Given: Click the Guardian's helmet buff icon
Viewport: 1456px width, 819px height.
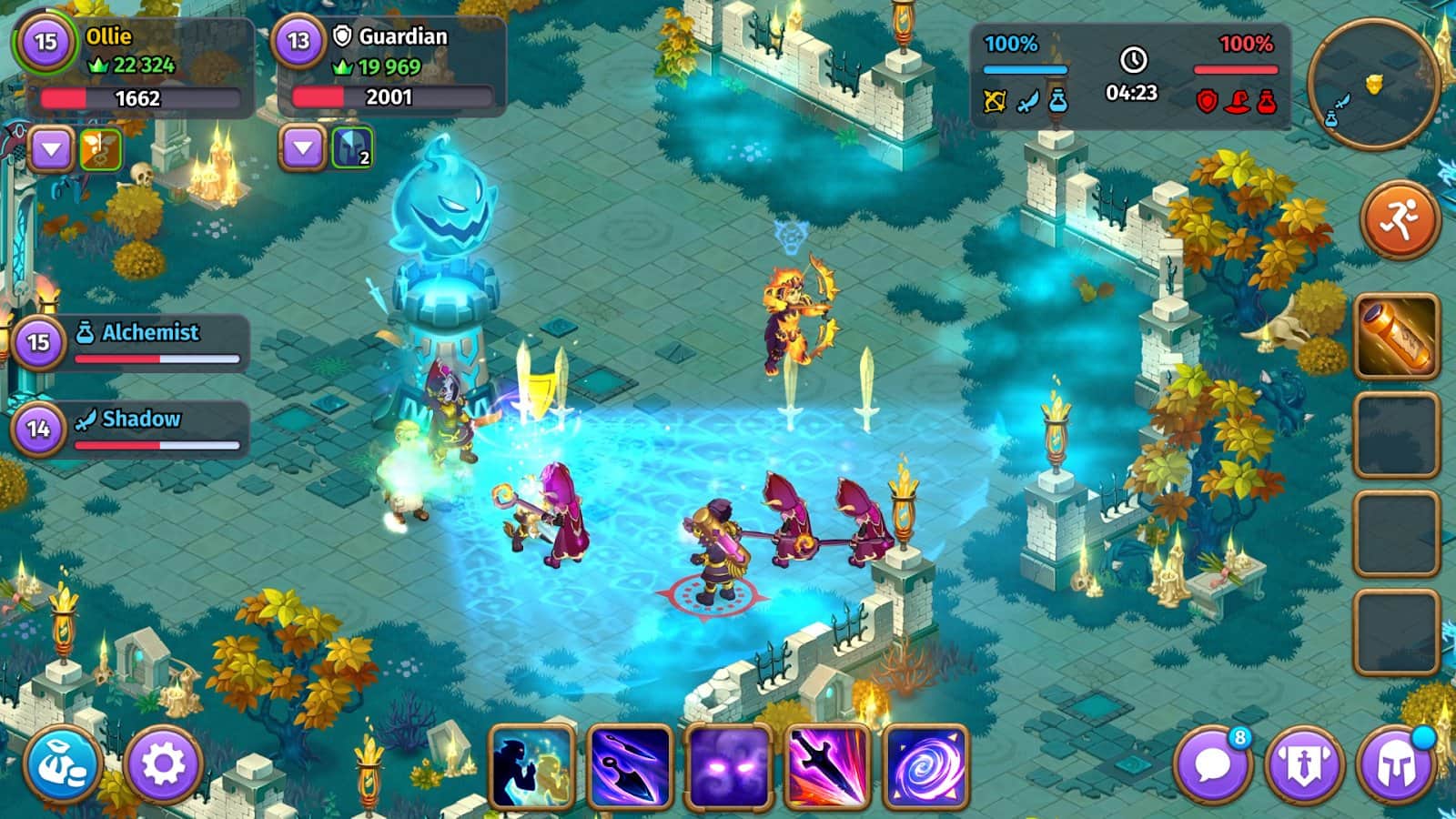Looking at the screenshot, I should (352, 147).
